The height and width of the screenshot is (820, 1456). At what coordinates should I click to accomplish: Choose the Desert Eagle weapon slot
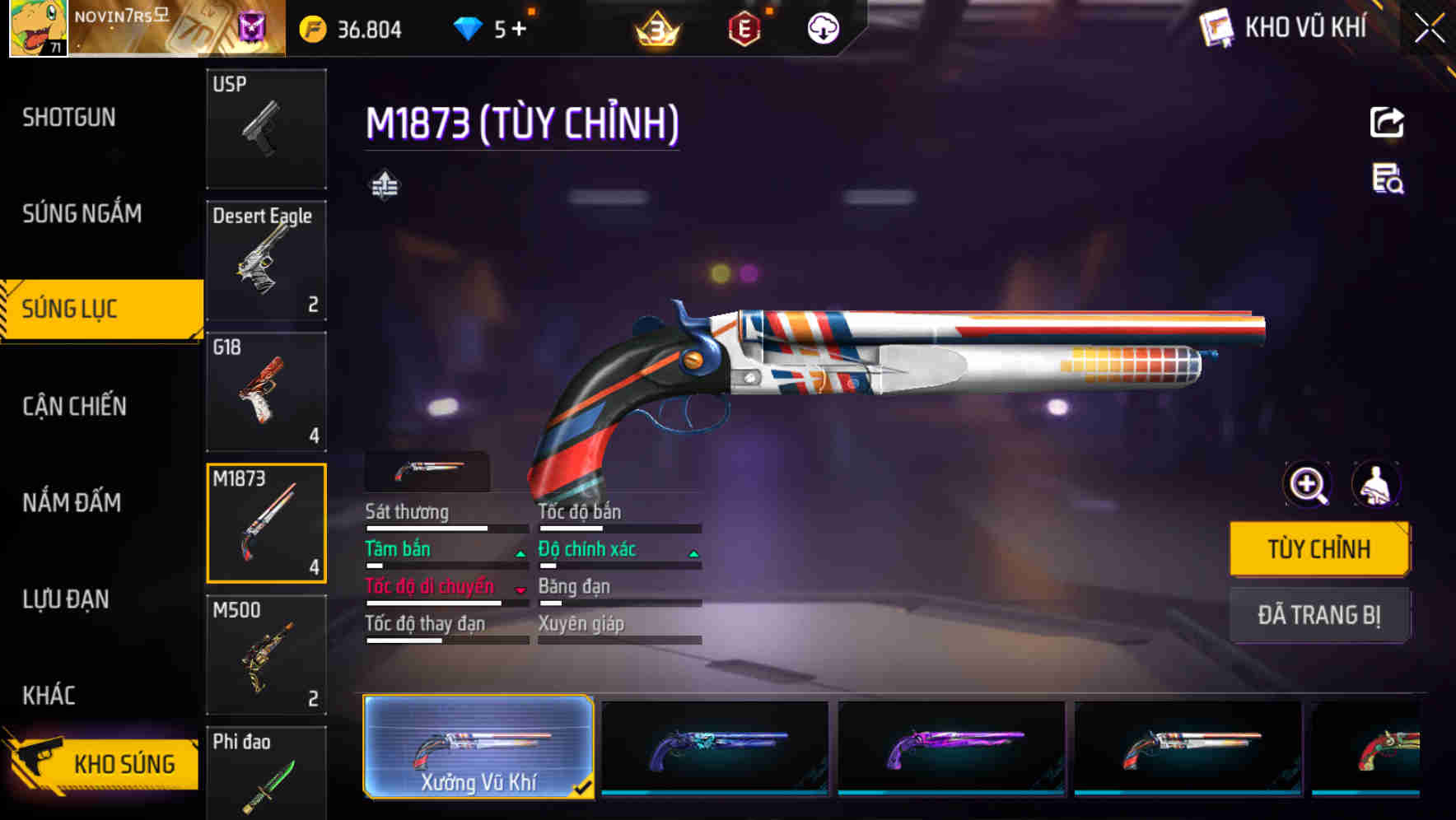265,260
